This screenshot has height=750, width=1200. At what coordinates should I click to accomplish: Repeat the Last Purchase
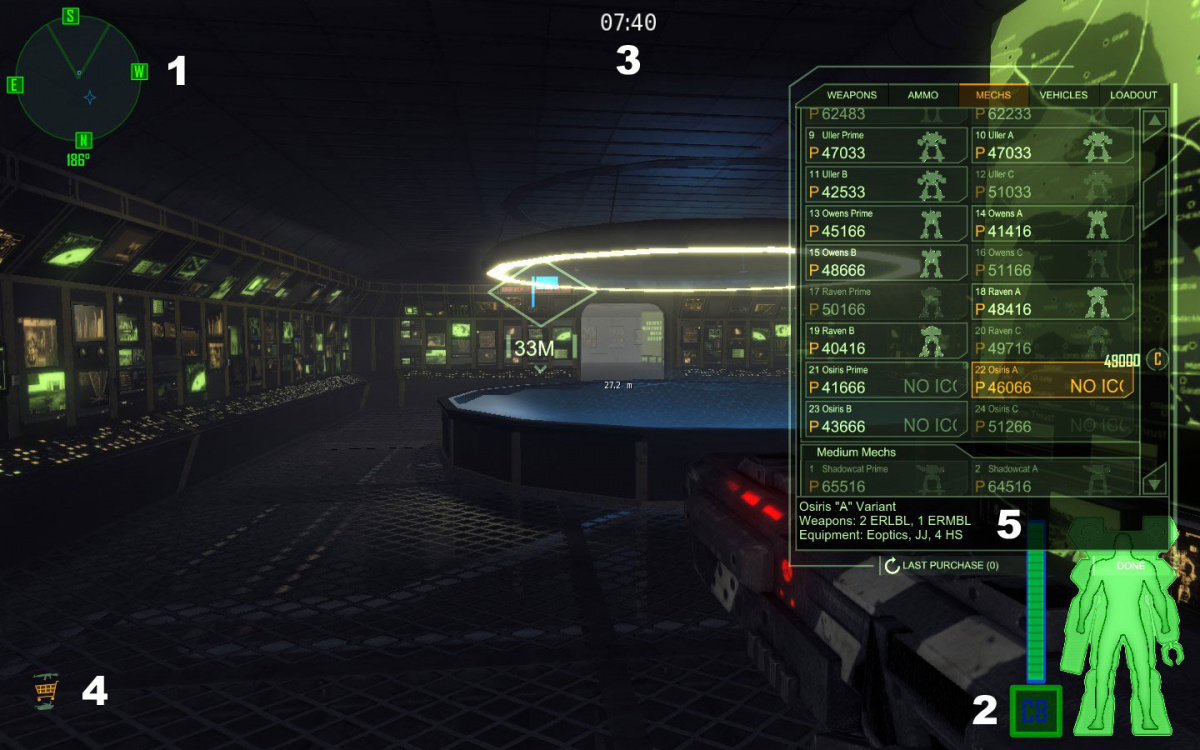940,566
